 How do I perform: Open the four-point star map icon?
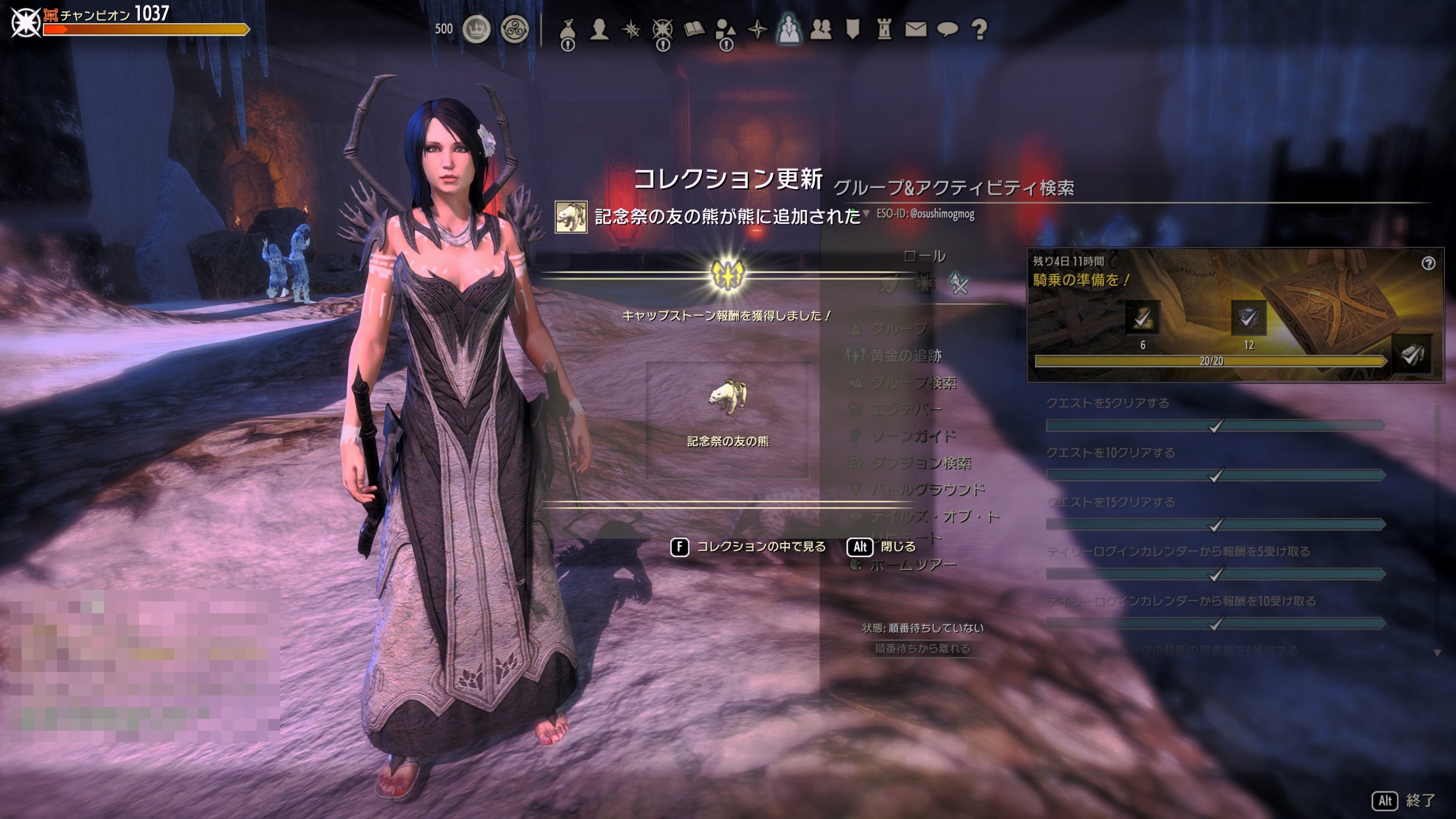[757, 29]
